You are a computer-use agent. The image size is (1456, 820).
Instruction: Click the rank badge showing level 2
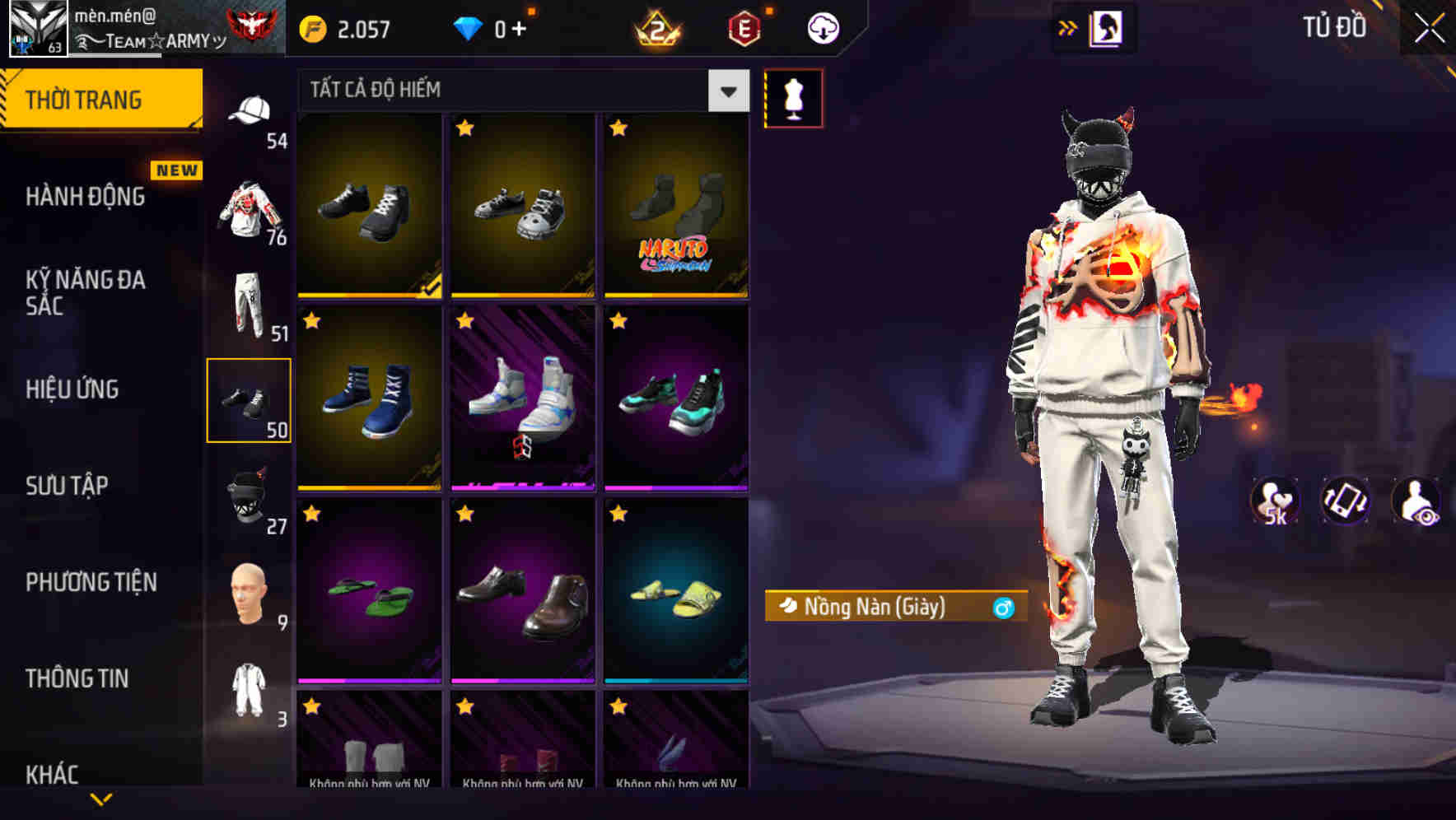(x=656, y=27)
